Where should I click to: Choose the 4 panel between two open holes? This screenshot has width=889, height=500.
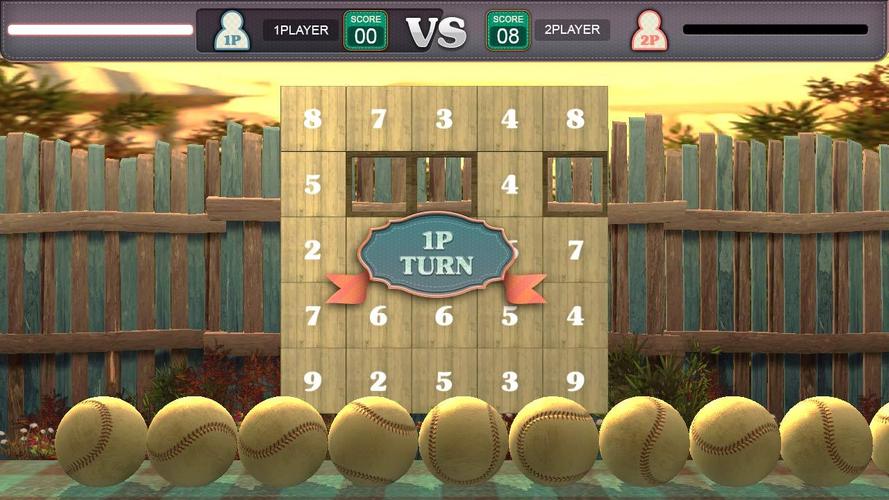[510, 185]
